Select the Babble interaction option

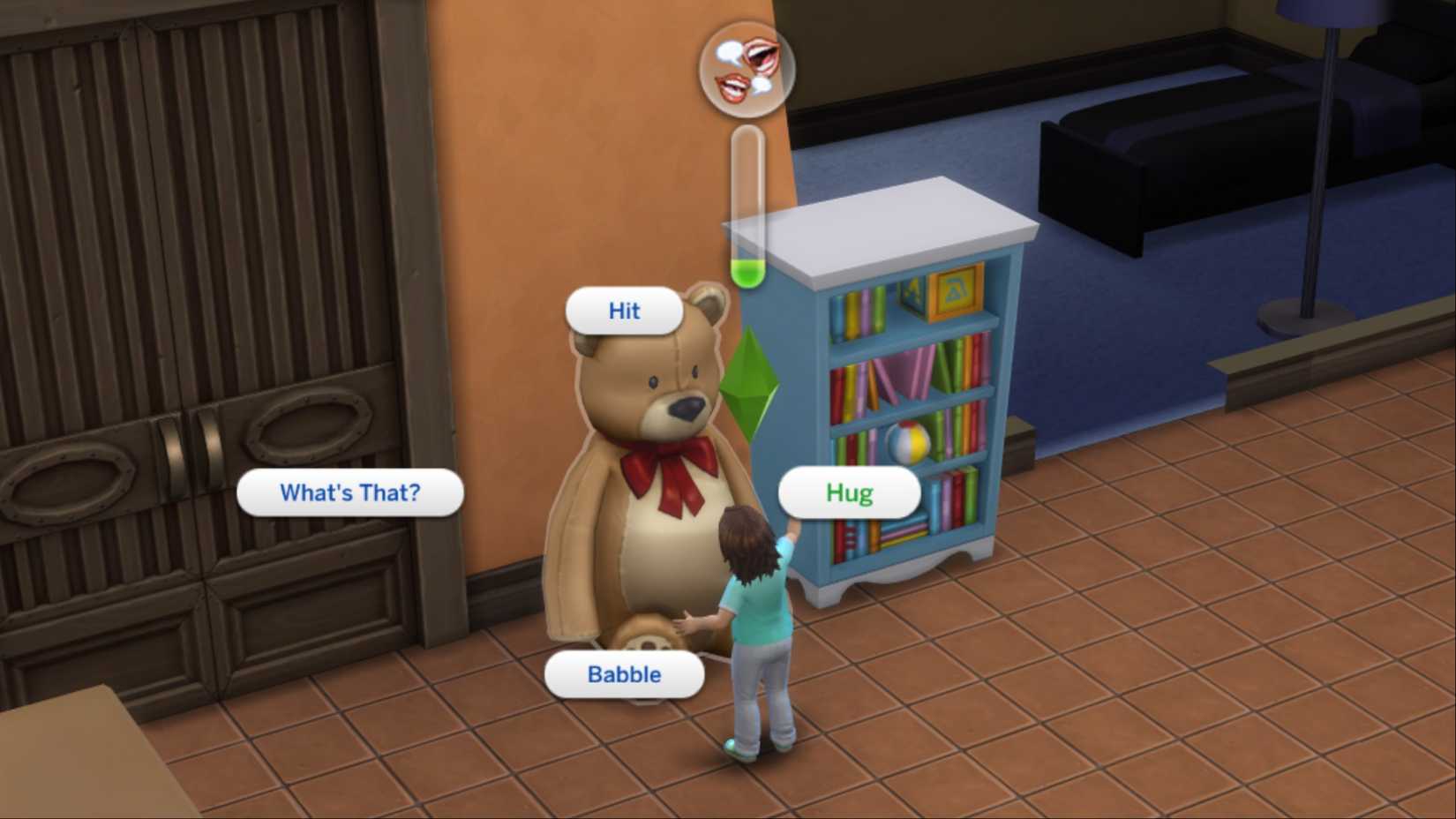pyautogui.click(x=623, y=674)
